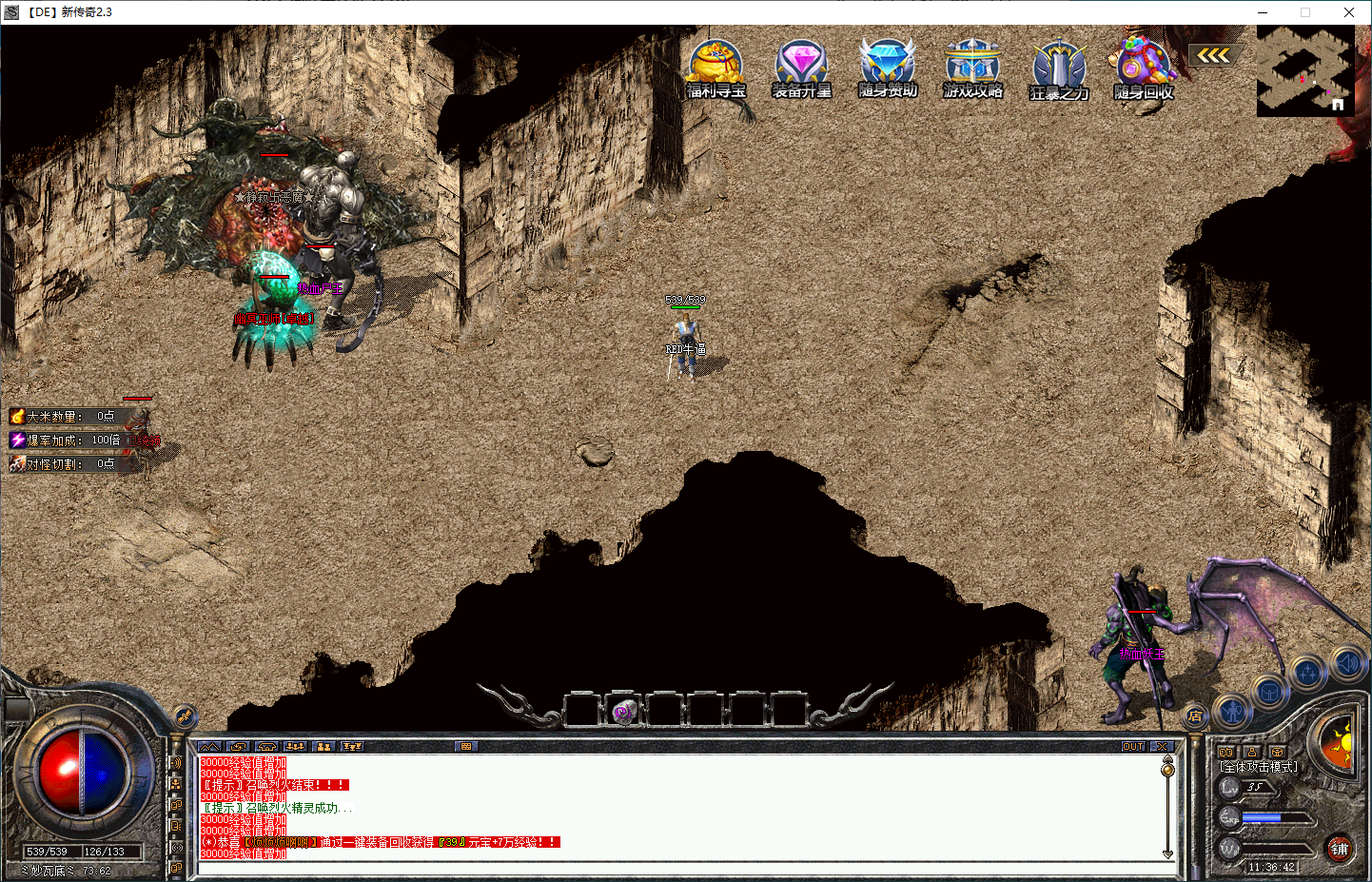Screen dimensions: 1372x882
Task: Click the red 铺 stall button
Action: tap(1339, 849)
